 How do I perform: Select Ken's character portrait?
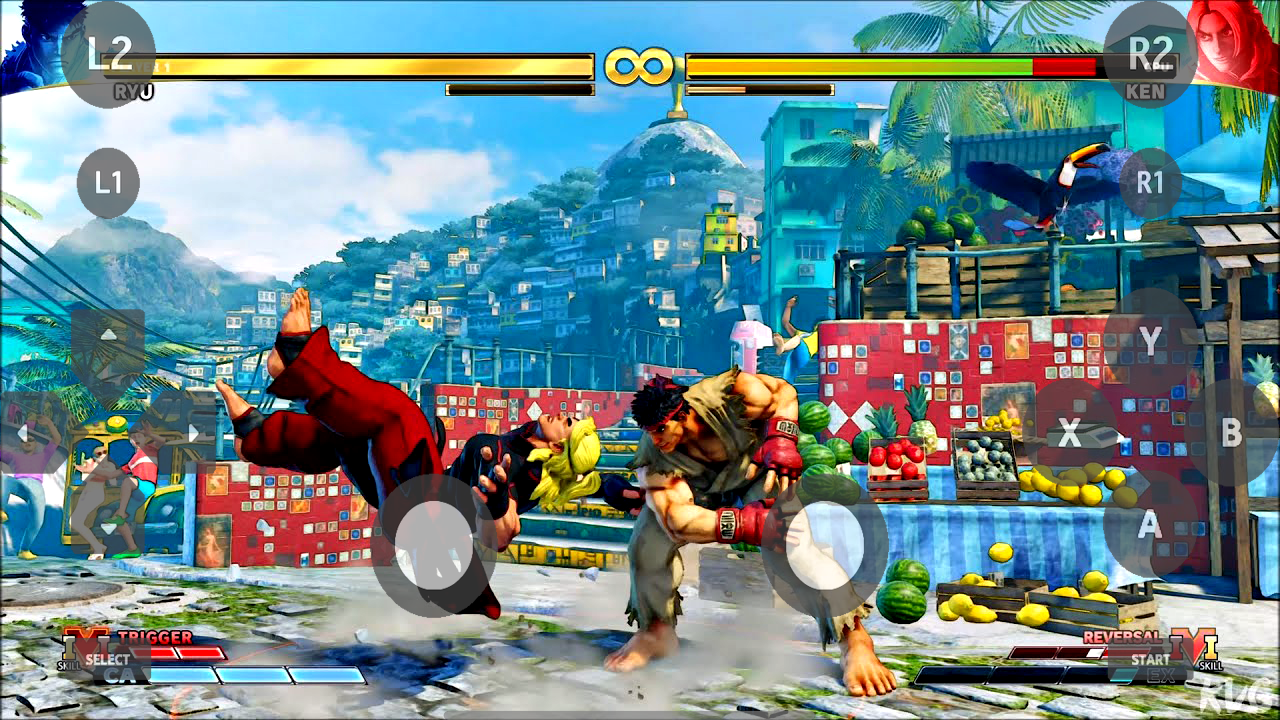(x=1240, y=45)
